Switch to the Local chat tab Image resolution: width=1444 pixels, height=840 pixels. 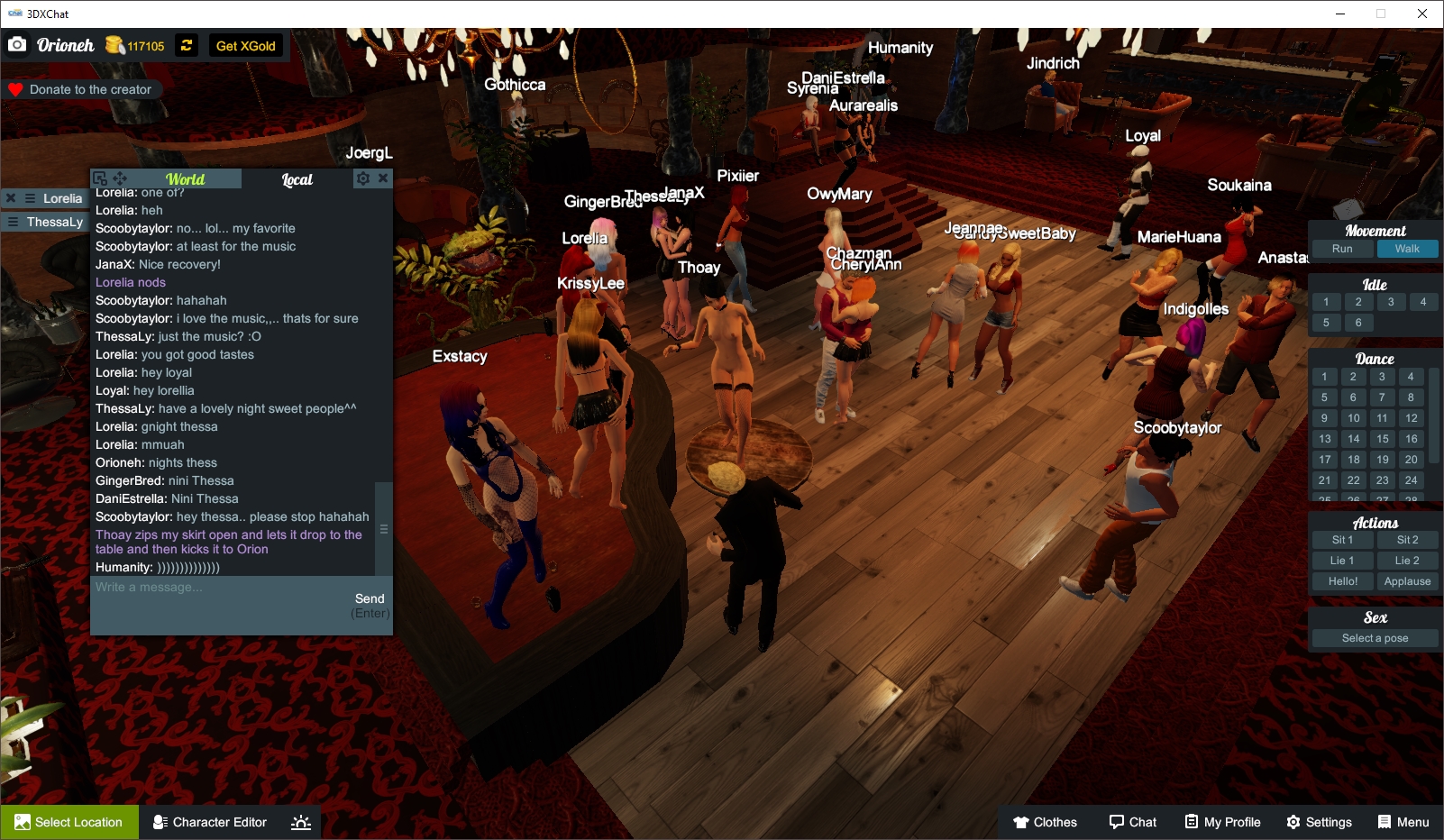[297, 179]
